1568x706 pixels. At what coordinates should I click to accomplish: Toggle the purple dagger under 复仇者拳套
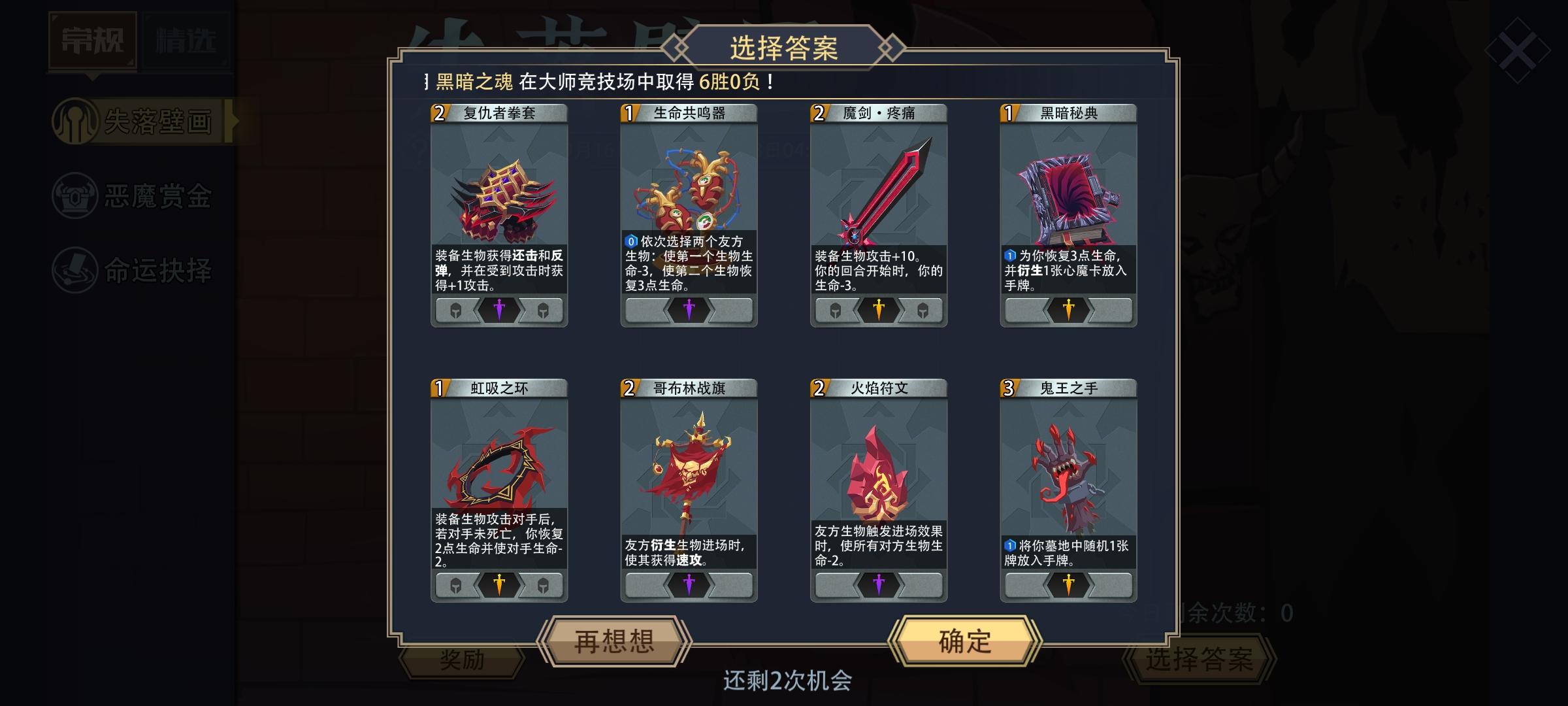click(x=498, y=311)
